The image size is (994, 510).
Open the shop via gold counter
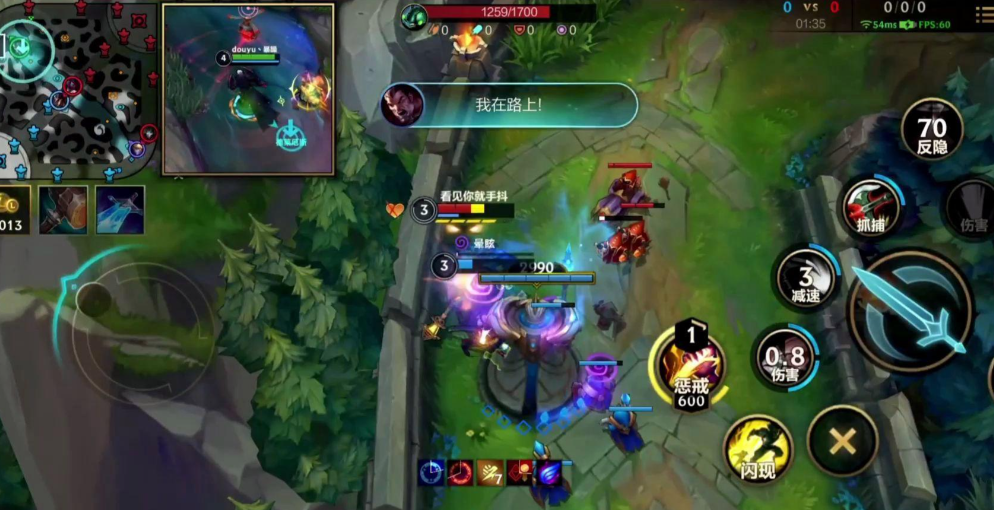point(12,210)
